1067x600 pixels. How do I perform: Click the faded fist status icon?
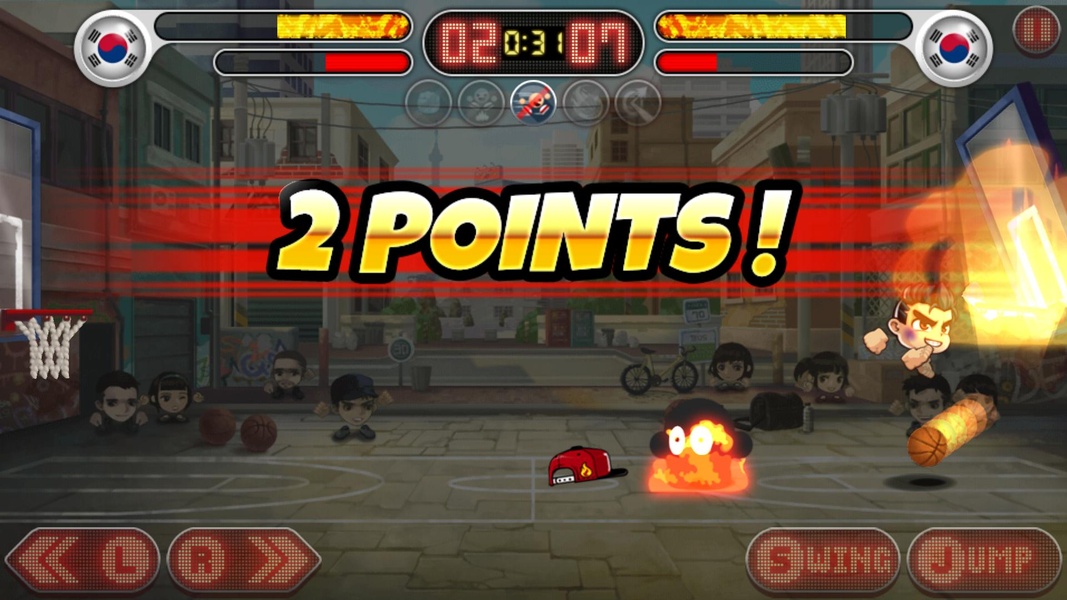click(x=429, y=102)
